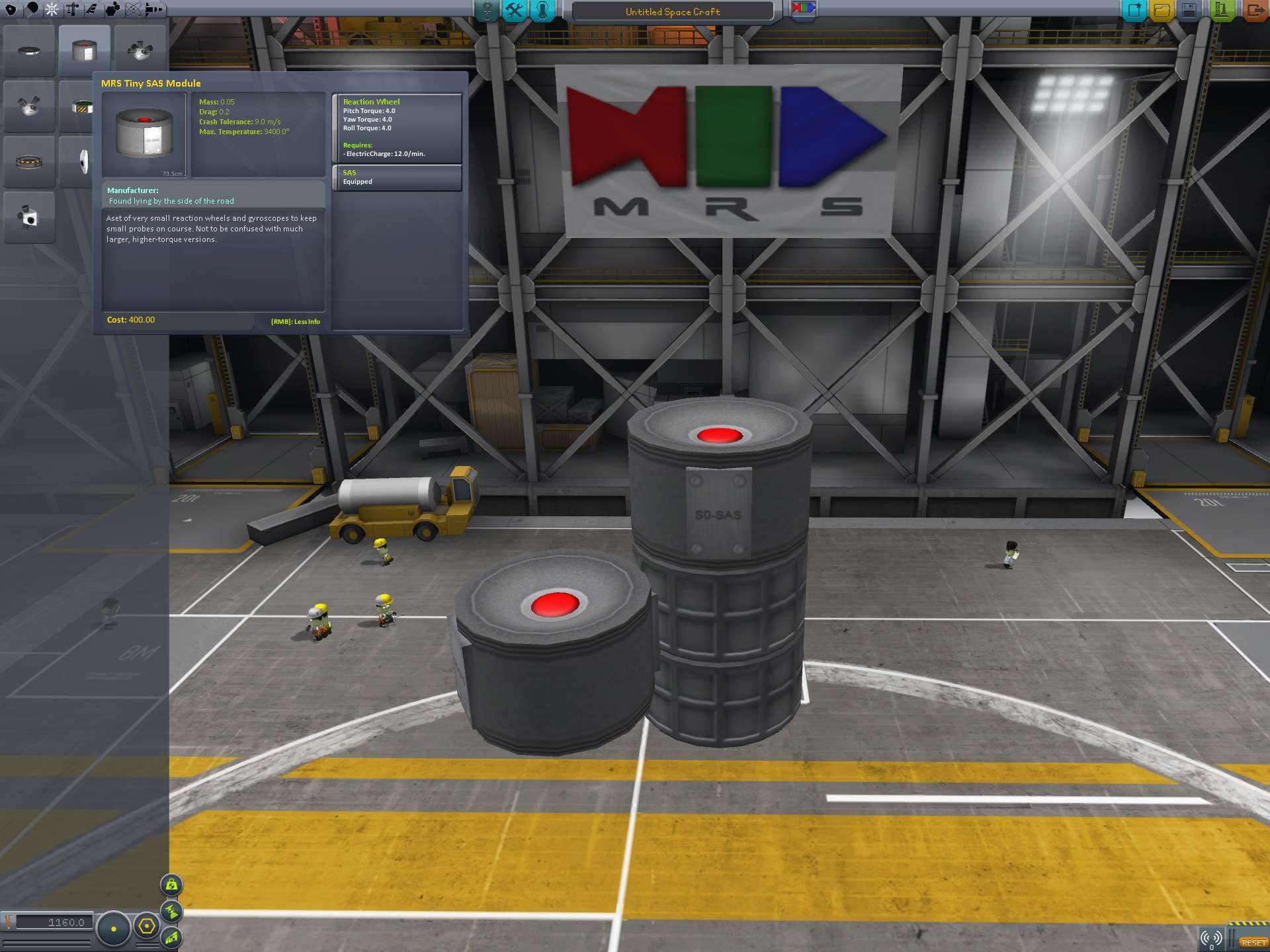This screenshot has height=952, width=1270.
Task: Open the Crew assignment tab
Action: (x=542, y=11)
